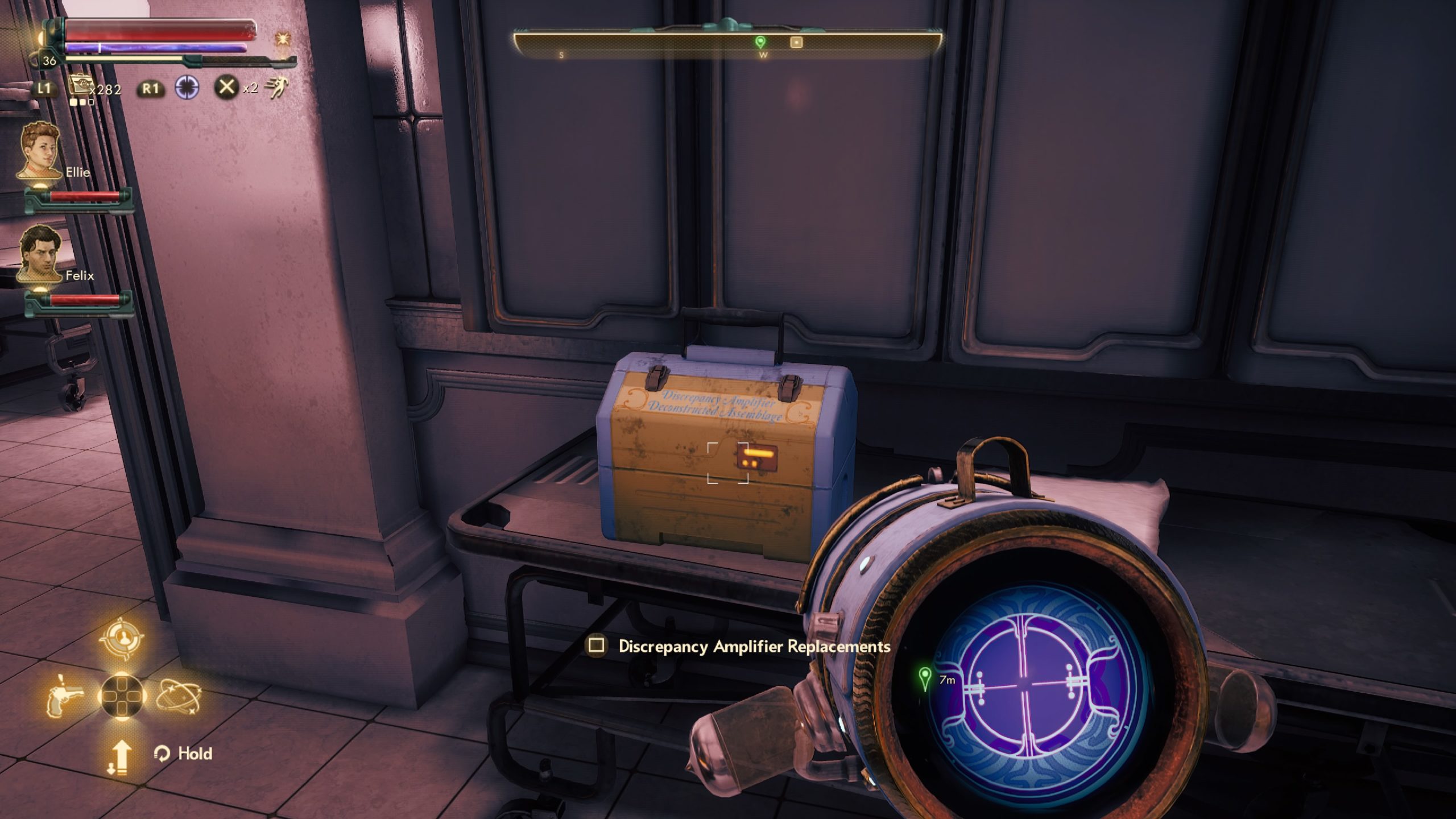Select the green quest marker on the compass
Viewport: 1456px width, 819px height.
coord(760,42)
